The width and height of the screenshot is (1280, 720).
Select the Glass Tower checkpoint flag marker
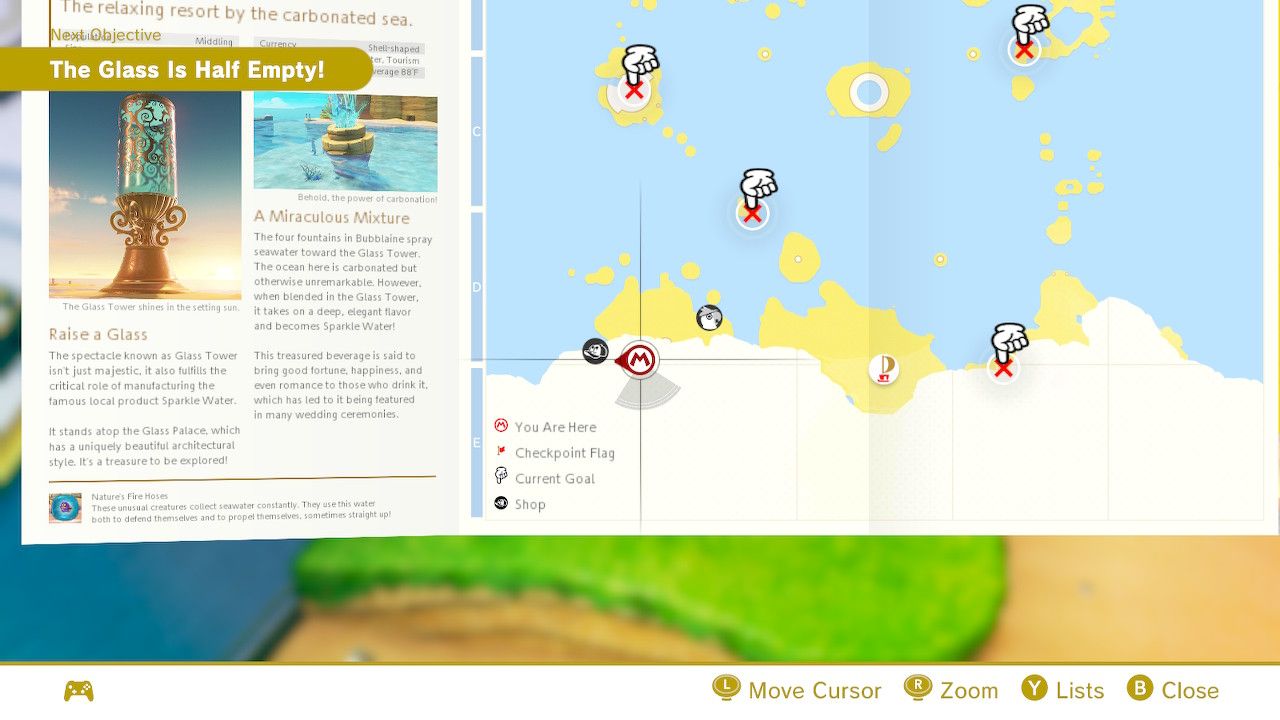coord(885,368)
